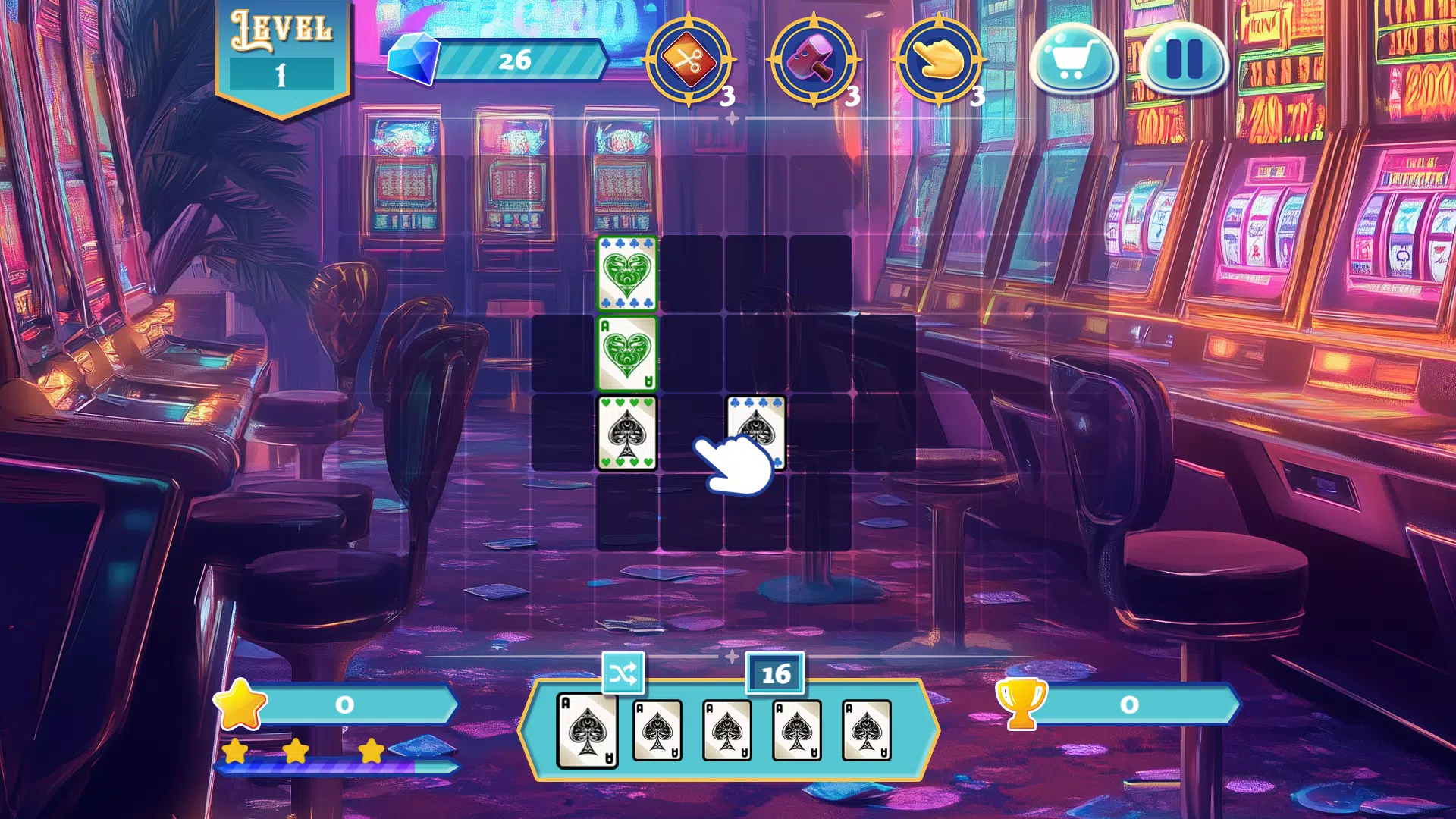The width and height of the screenshot is (1456, 819).
Task: Select the green ace of hearts card
Action: [626, 353]
